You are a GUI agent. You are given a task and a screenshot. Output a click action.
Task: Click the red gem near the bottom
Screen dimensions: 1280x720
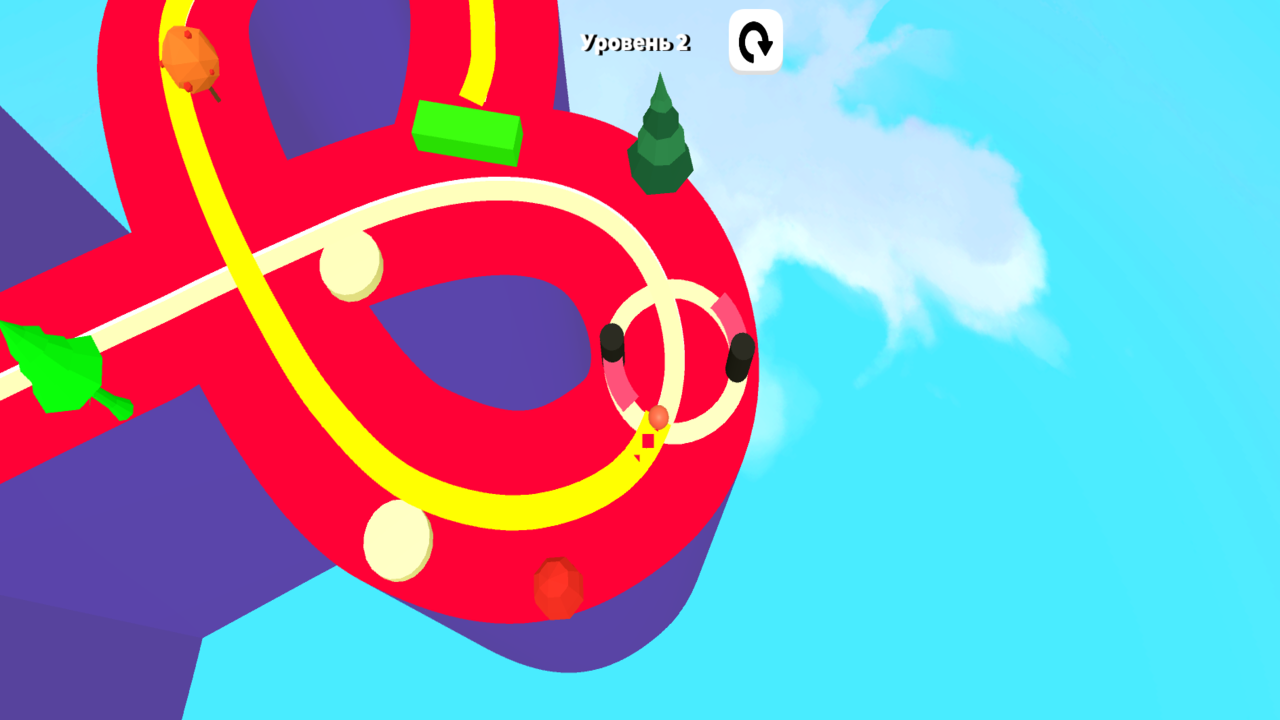pos(557,590)
